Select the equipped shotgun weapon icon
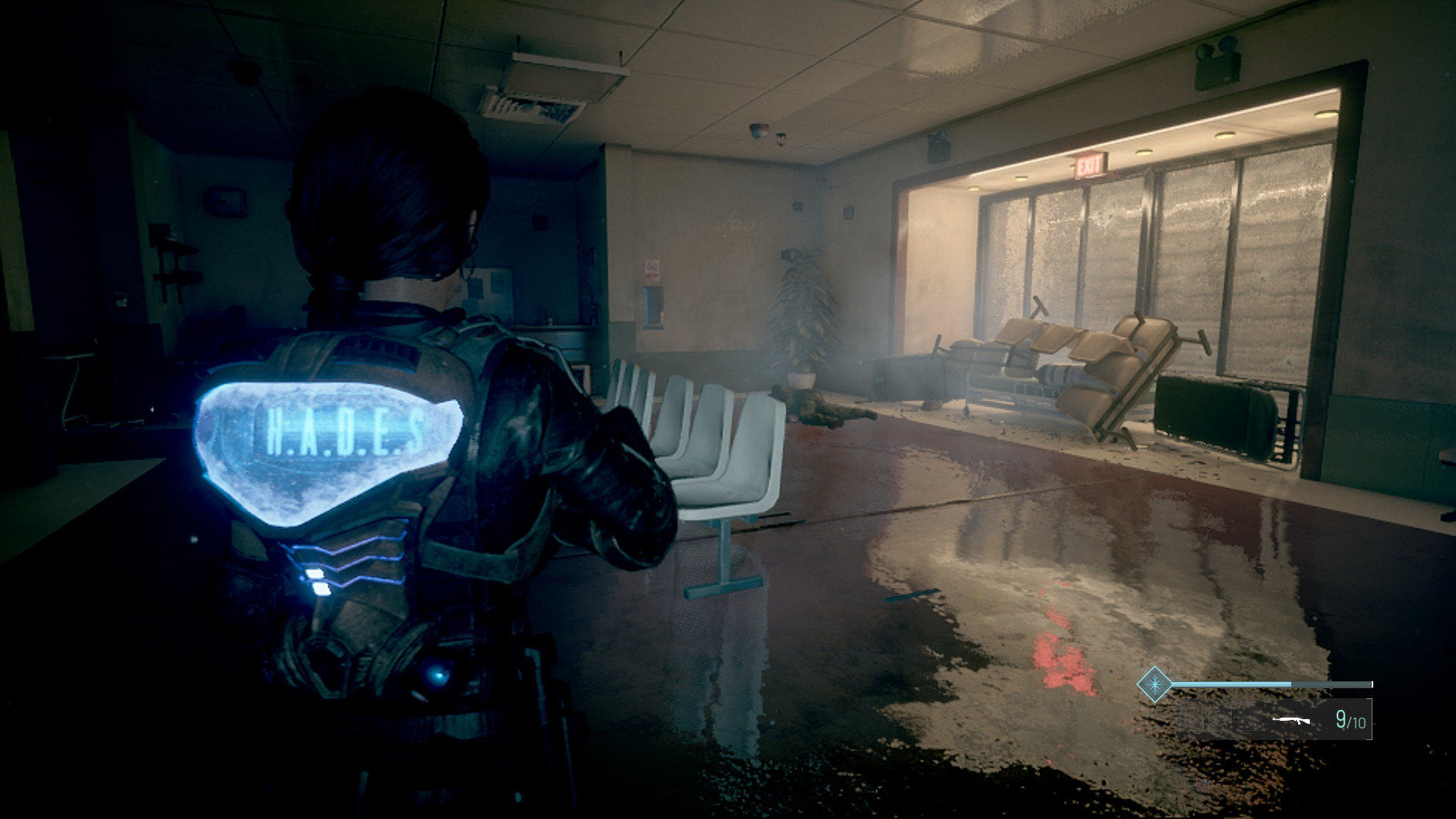 [x=1292, y=721]
